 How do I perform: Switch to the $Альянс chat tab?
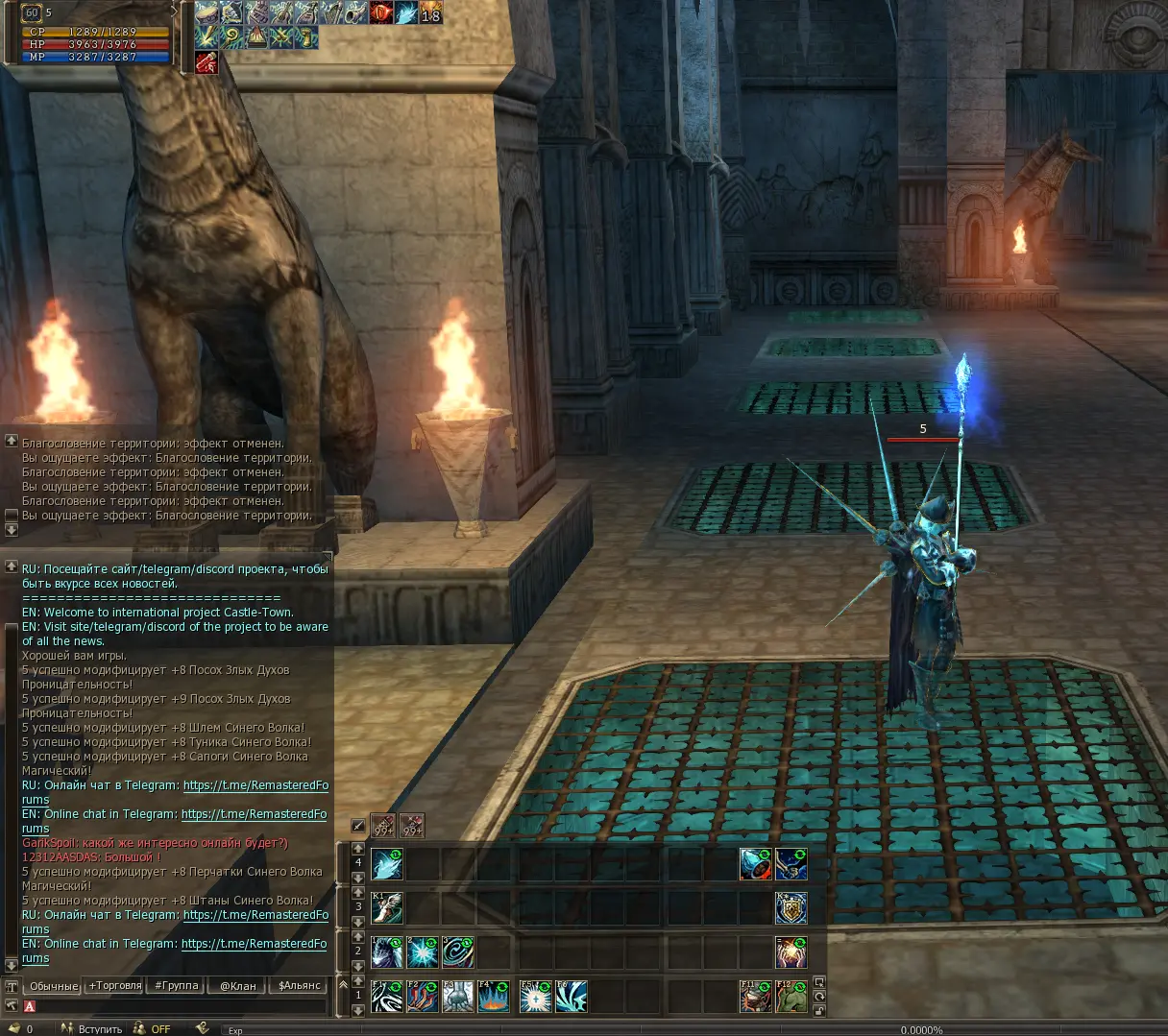300,986
